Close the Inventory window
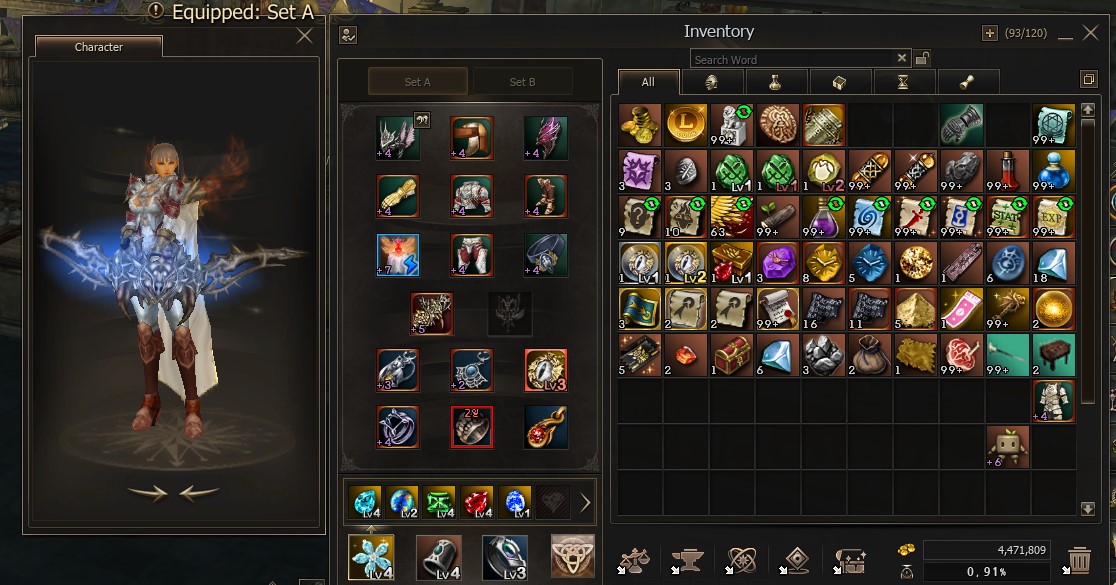Image resolution: width=1116 pixels, height=585 pixels. [1090, 33]
